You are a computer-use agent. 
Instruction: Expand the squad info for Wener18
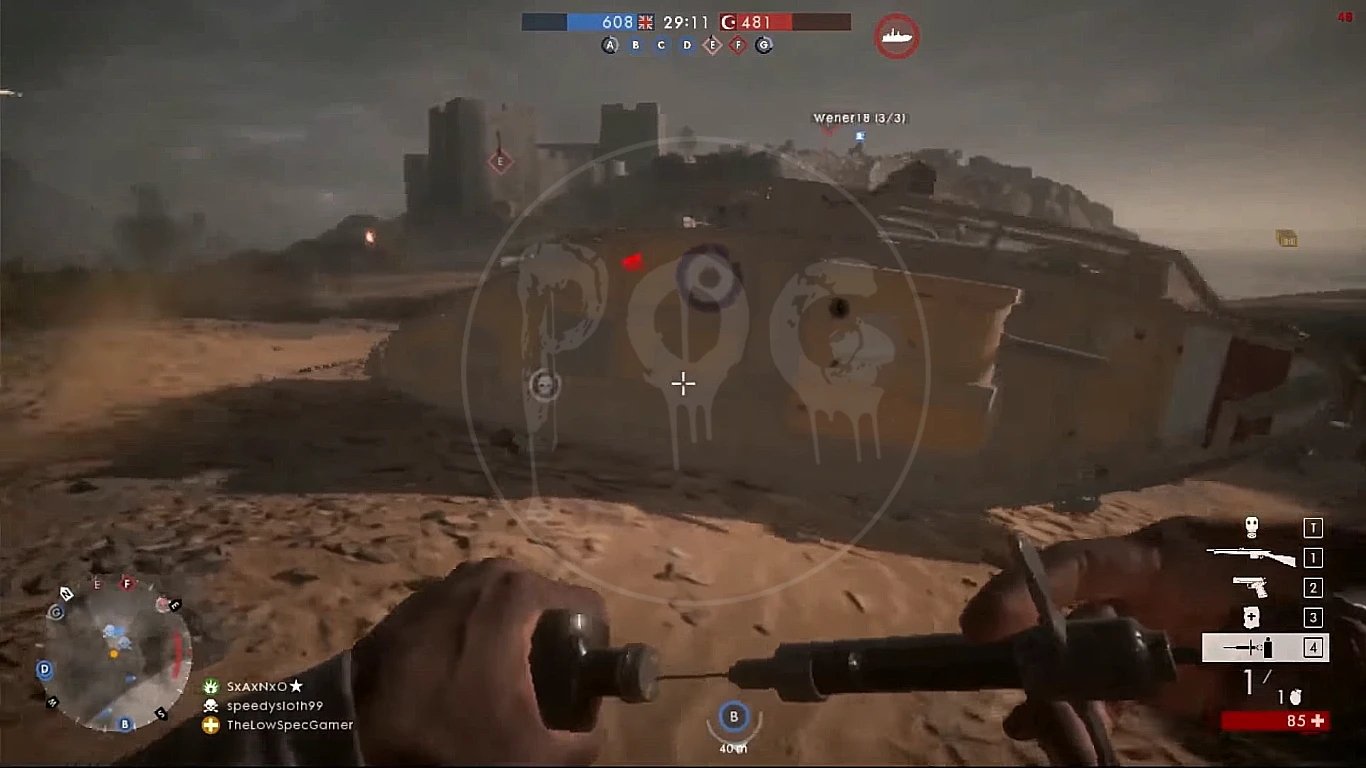[x=857, y=117]
